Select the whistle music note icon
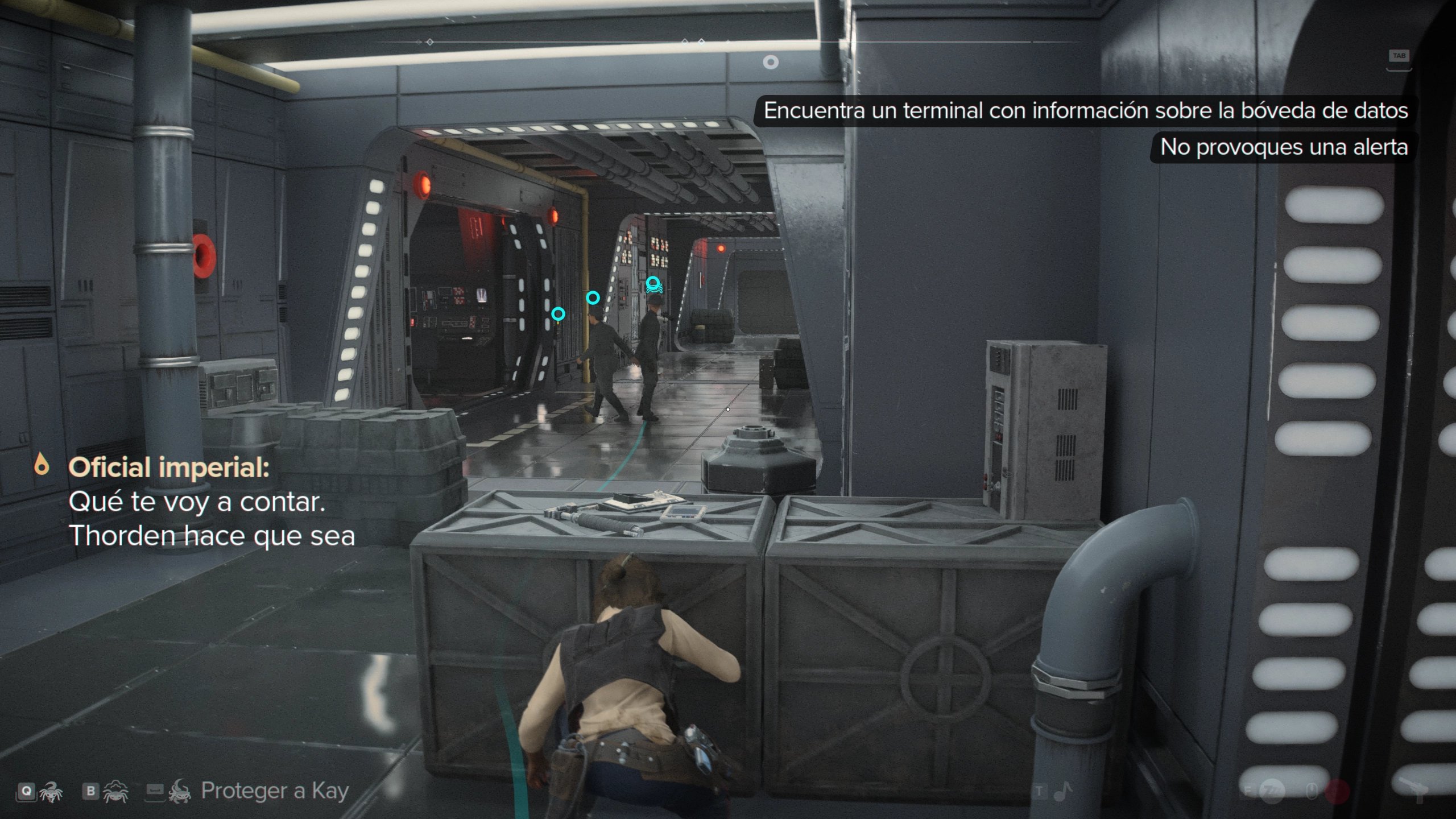1456x819 pixels. [1062, 791]
